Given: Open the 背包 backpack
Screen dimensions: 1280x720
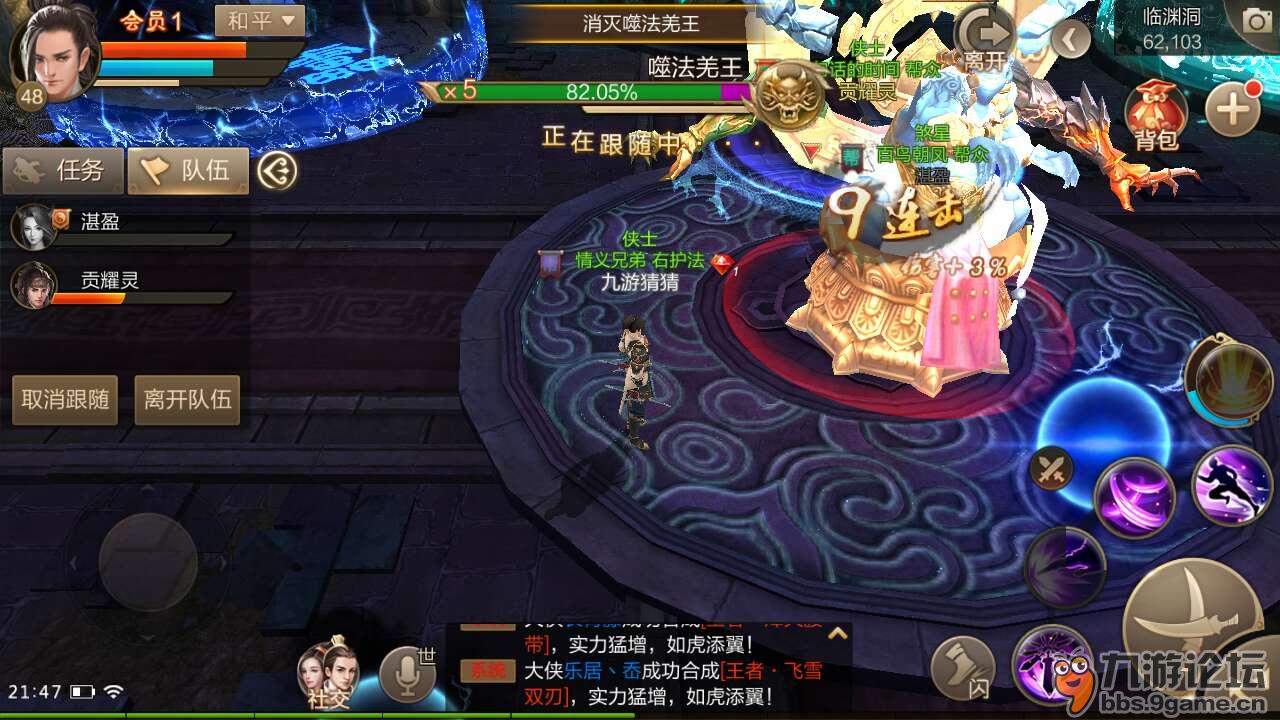Looking at the screenshot, I should [1155, 110].
